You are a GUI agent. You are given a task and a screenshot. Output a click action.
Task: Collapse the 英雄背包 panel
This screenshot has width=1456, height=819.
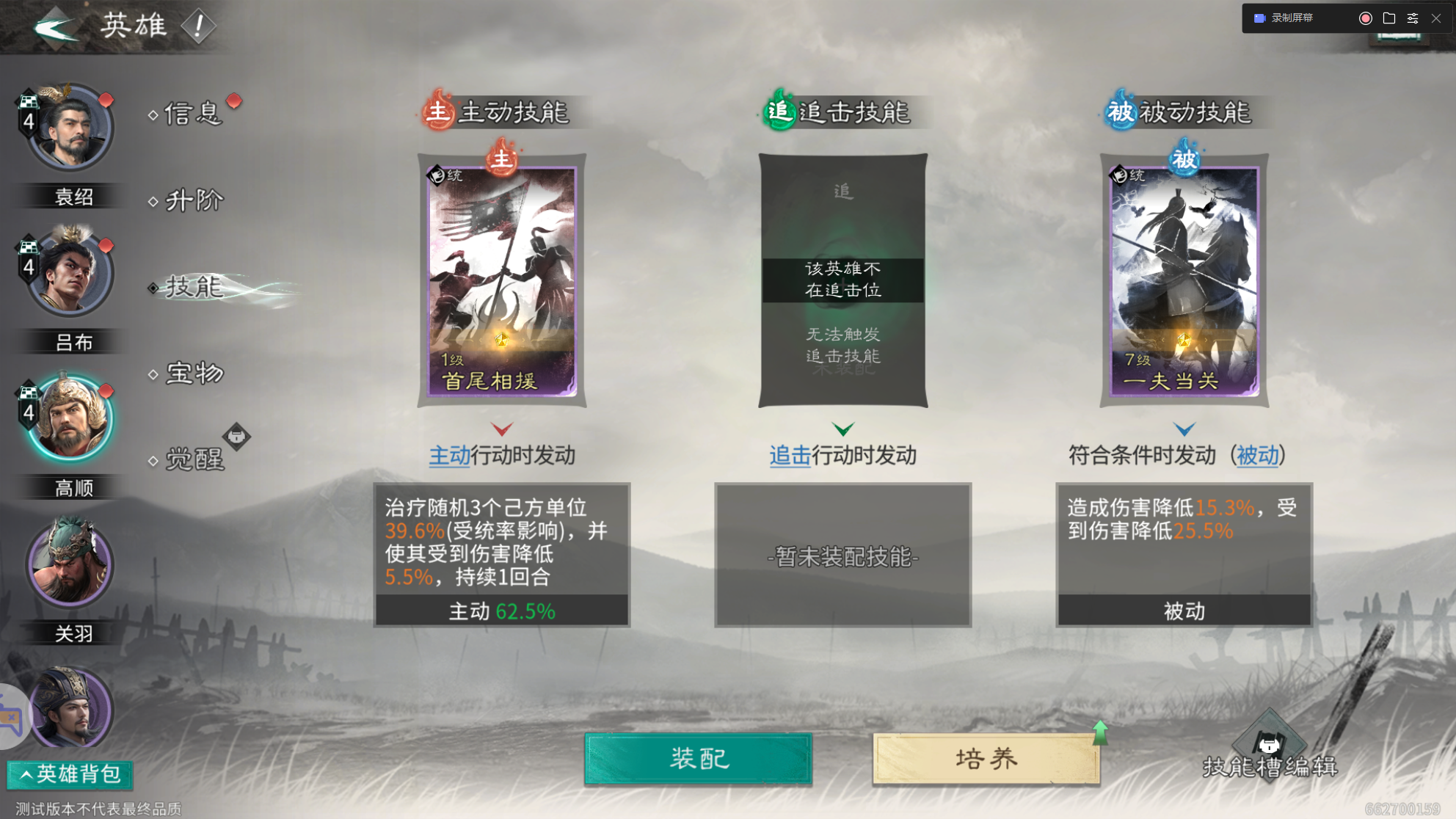tap(68, 774)
